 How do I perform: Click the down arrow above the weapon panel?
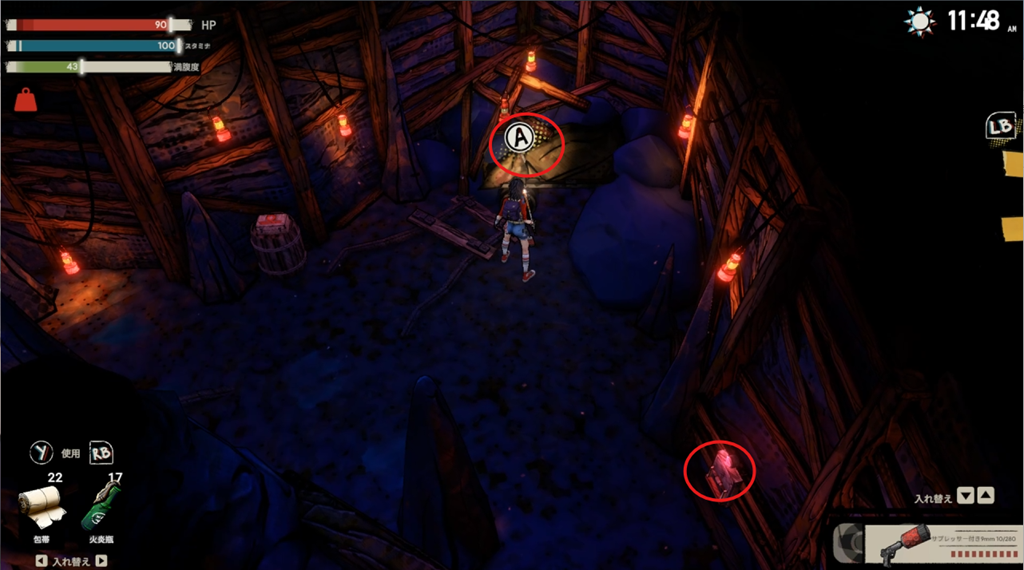[965, 496]
